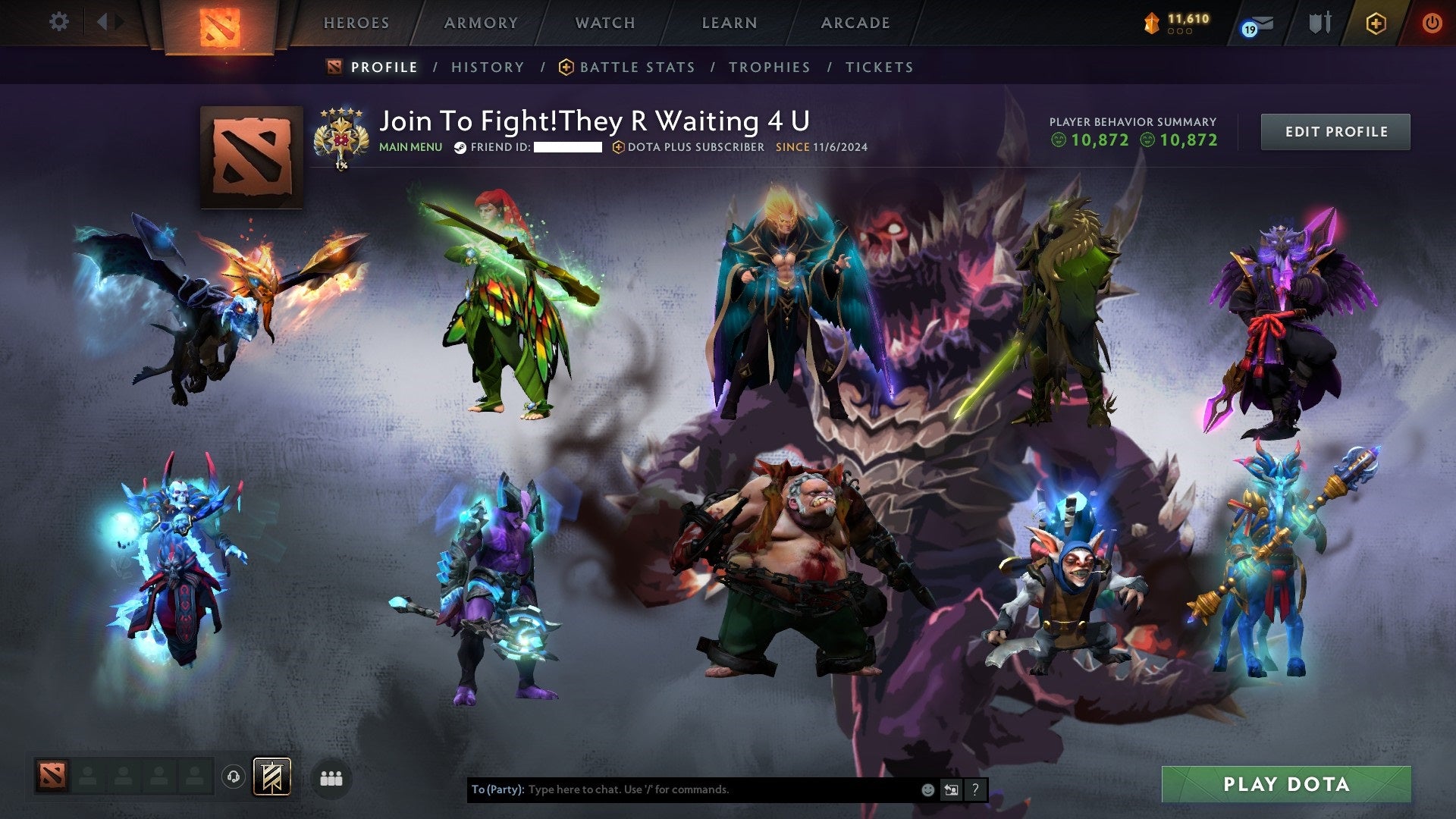The image size is (1456, 819).
Task: Click the guild banner icon near party slots
Action: (x=273, y=777)
